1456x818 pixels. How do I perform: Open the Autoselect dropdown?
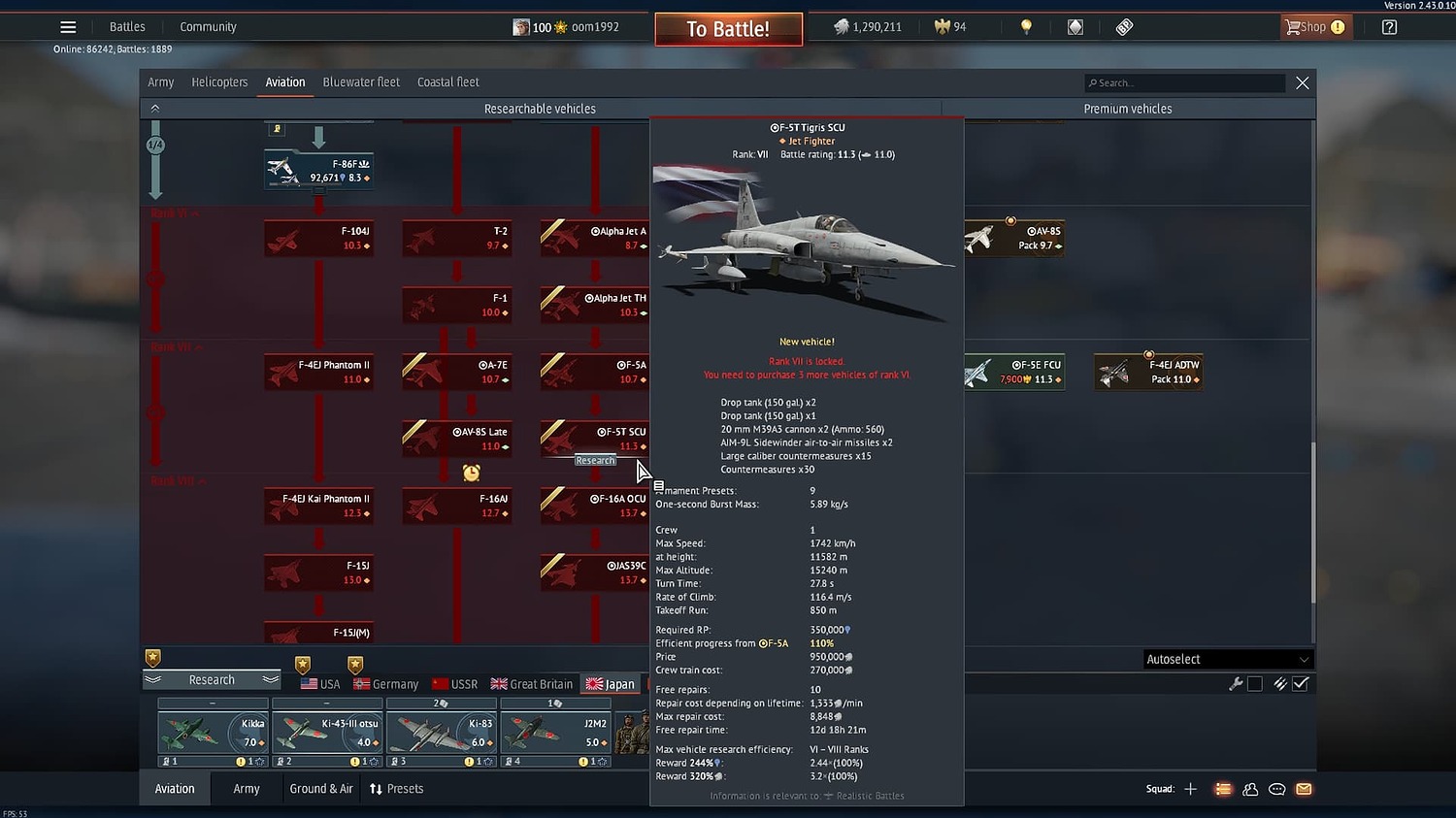[x=1227, y=659]
